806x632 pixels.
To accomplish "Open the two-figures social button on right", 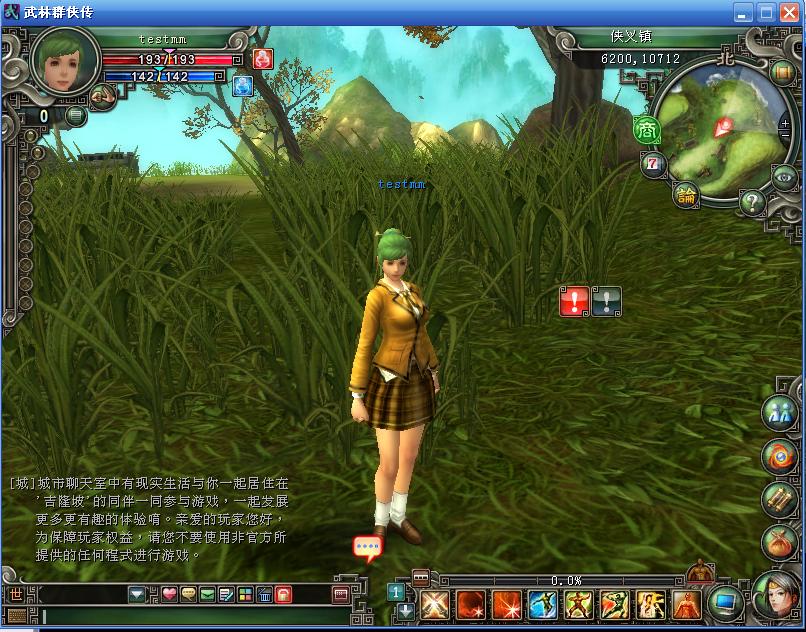I will coord(780,411).
